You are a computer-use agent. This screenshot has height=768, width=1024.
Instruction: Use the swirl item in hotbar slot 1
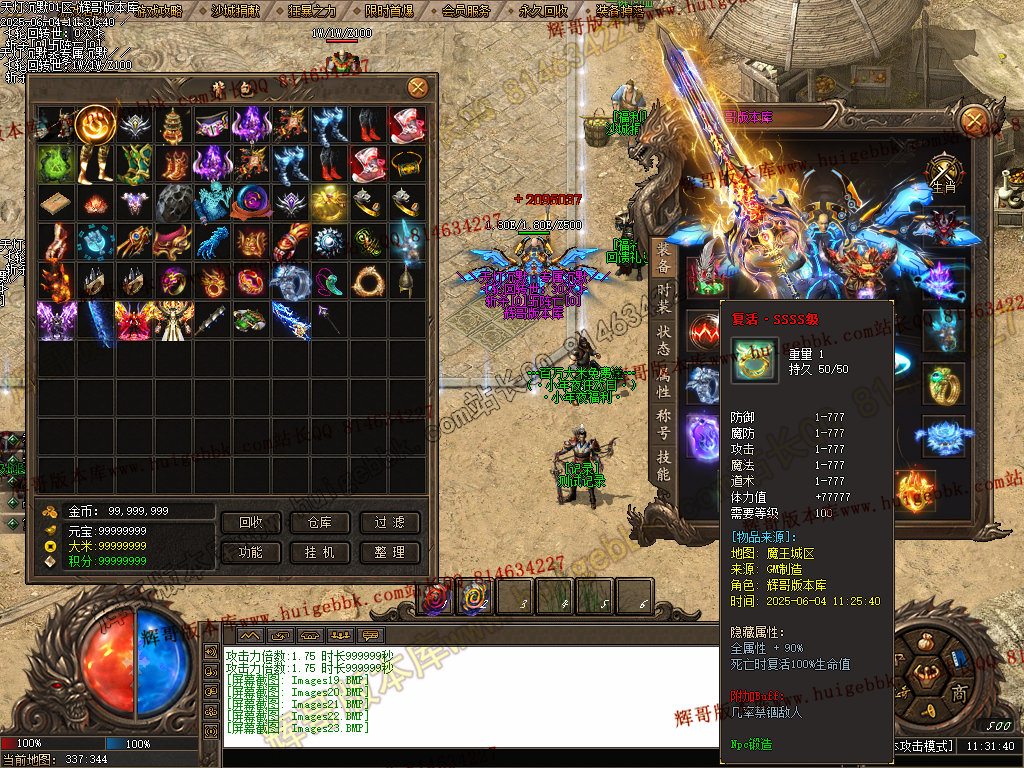pos(435,597)
